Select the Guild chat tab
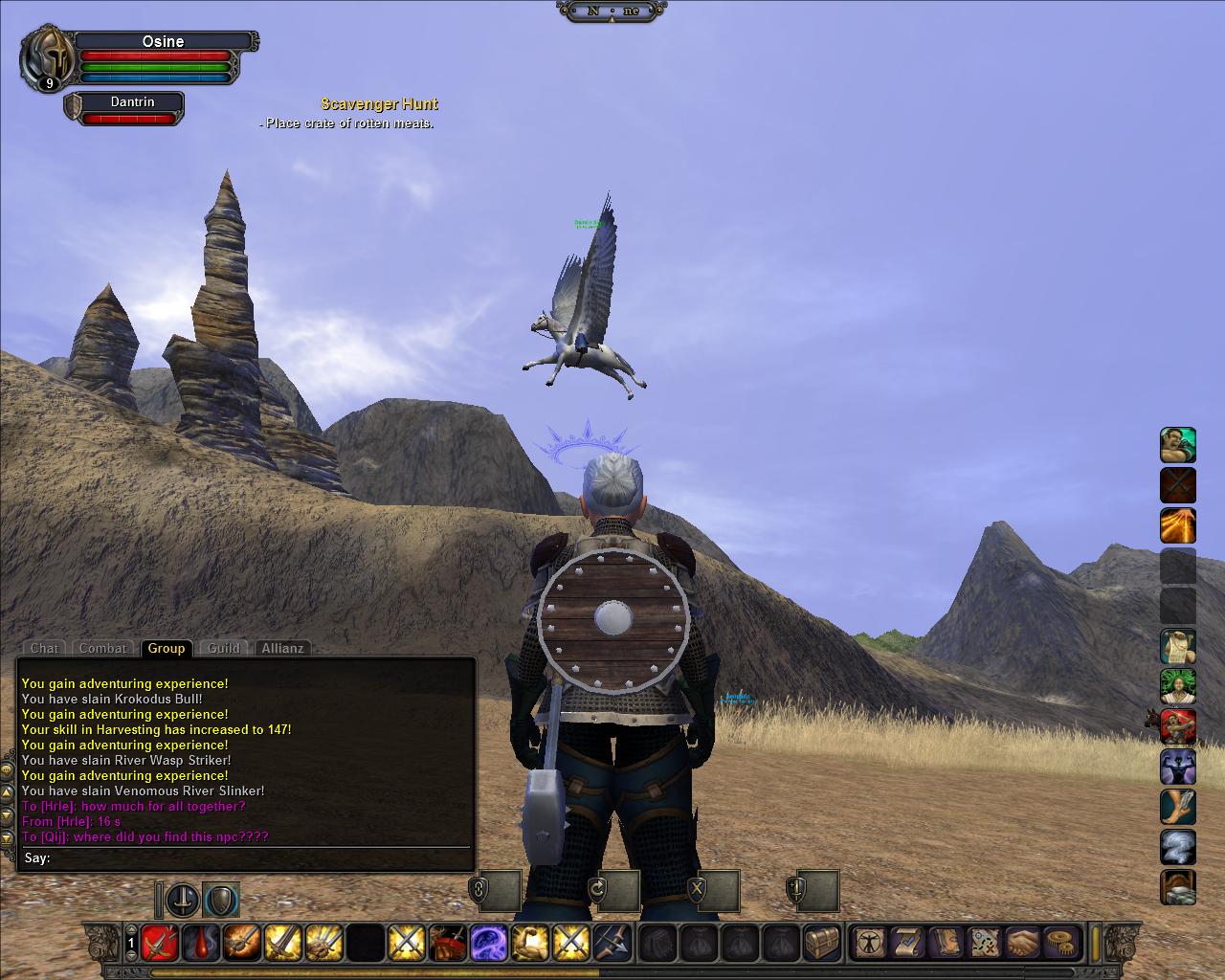This screenshot has width=1225, height=980. tap(224, 648)
